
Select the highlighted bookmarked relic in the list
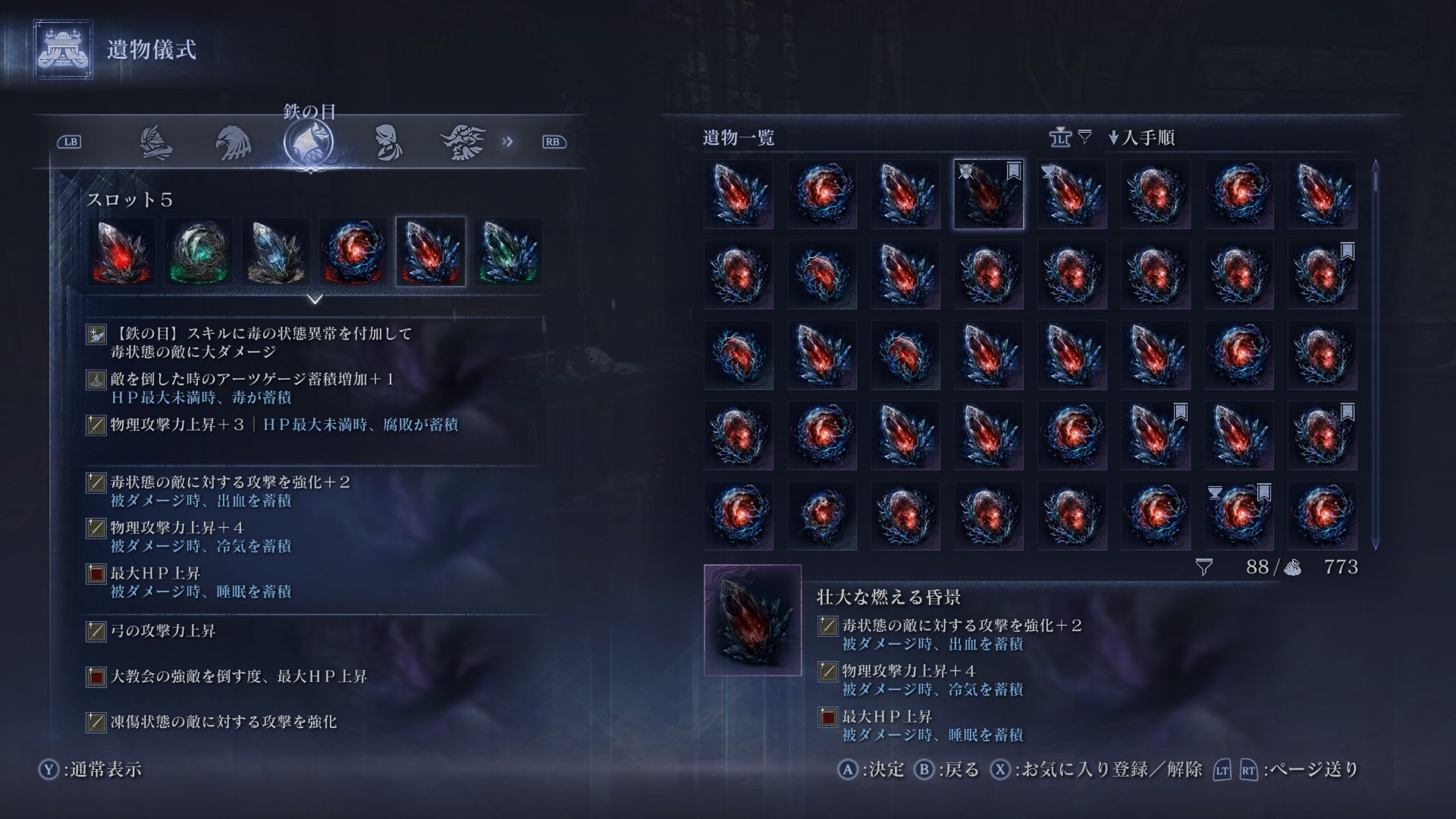pyautogui.click(x=988, y=194)
